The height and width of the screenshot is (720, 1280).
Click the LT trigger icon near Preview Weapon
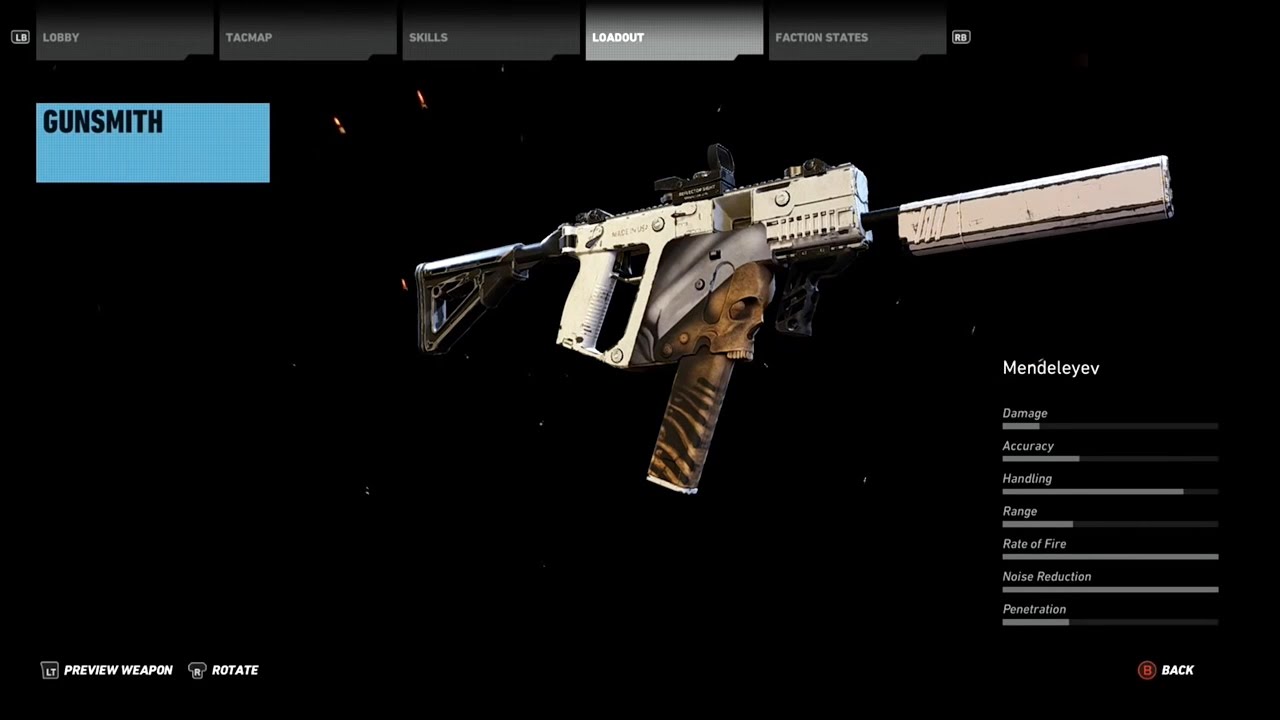(50, 670)
